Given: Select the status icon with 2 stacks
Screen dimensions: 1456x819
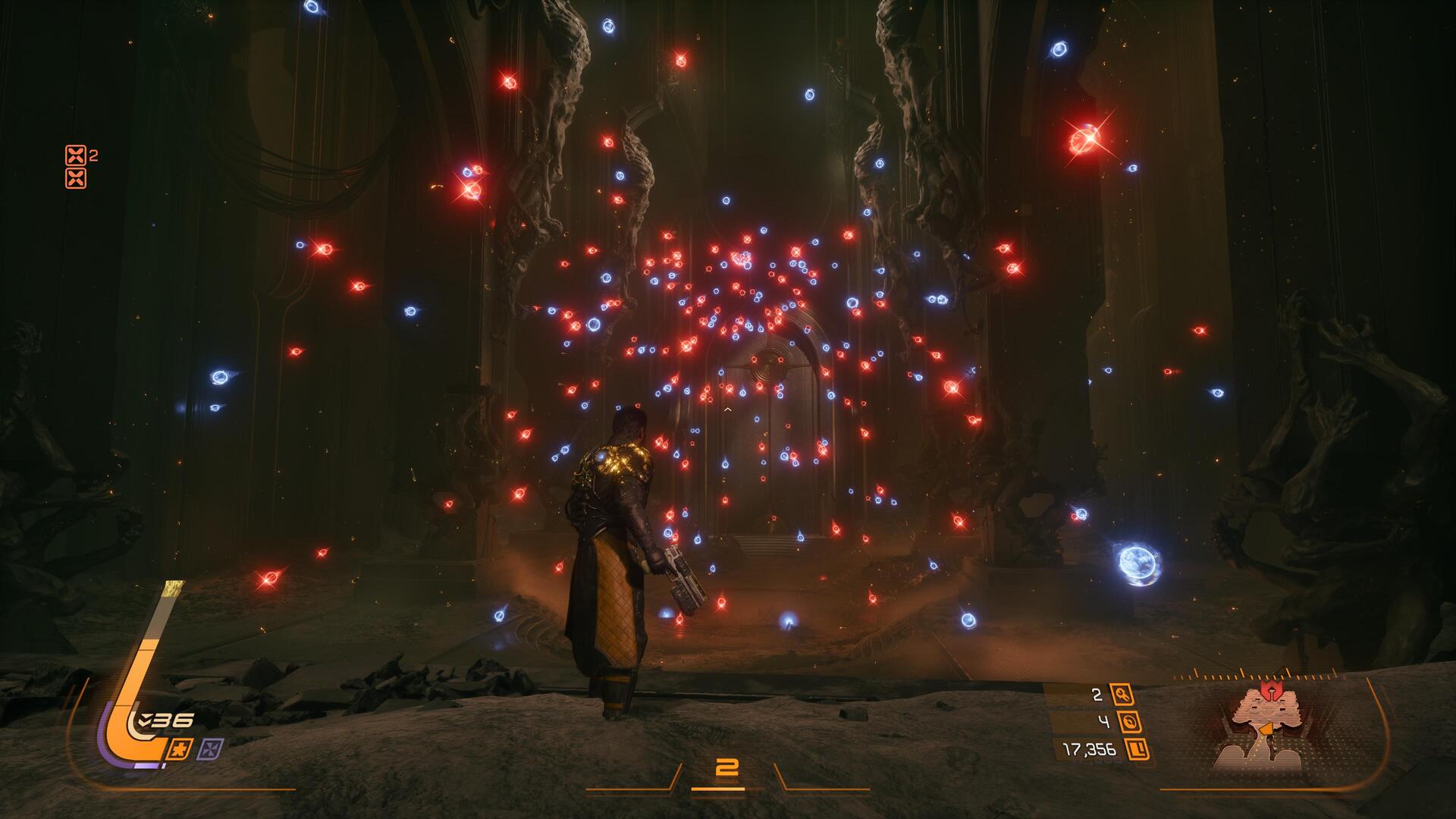Looking at the screenshot, I should point(76,155).
